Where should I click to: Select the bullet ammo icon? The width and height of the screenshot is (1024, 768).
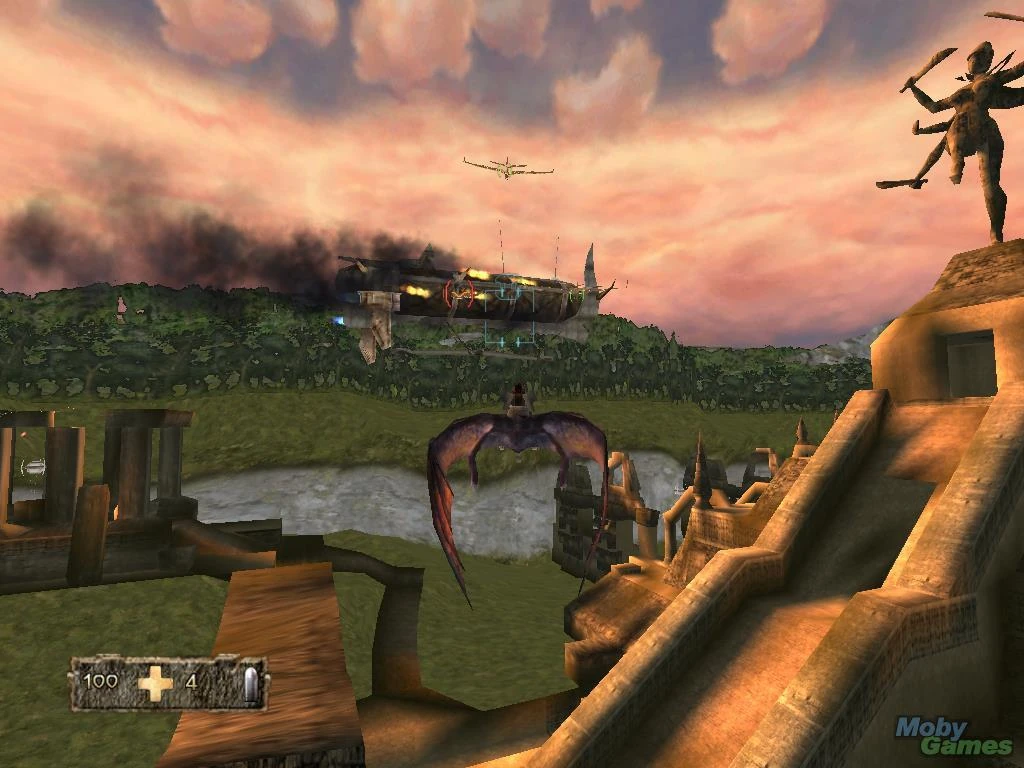click(249, 684)
